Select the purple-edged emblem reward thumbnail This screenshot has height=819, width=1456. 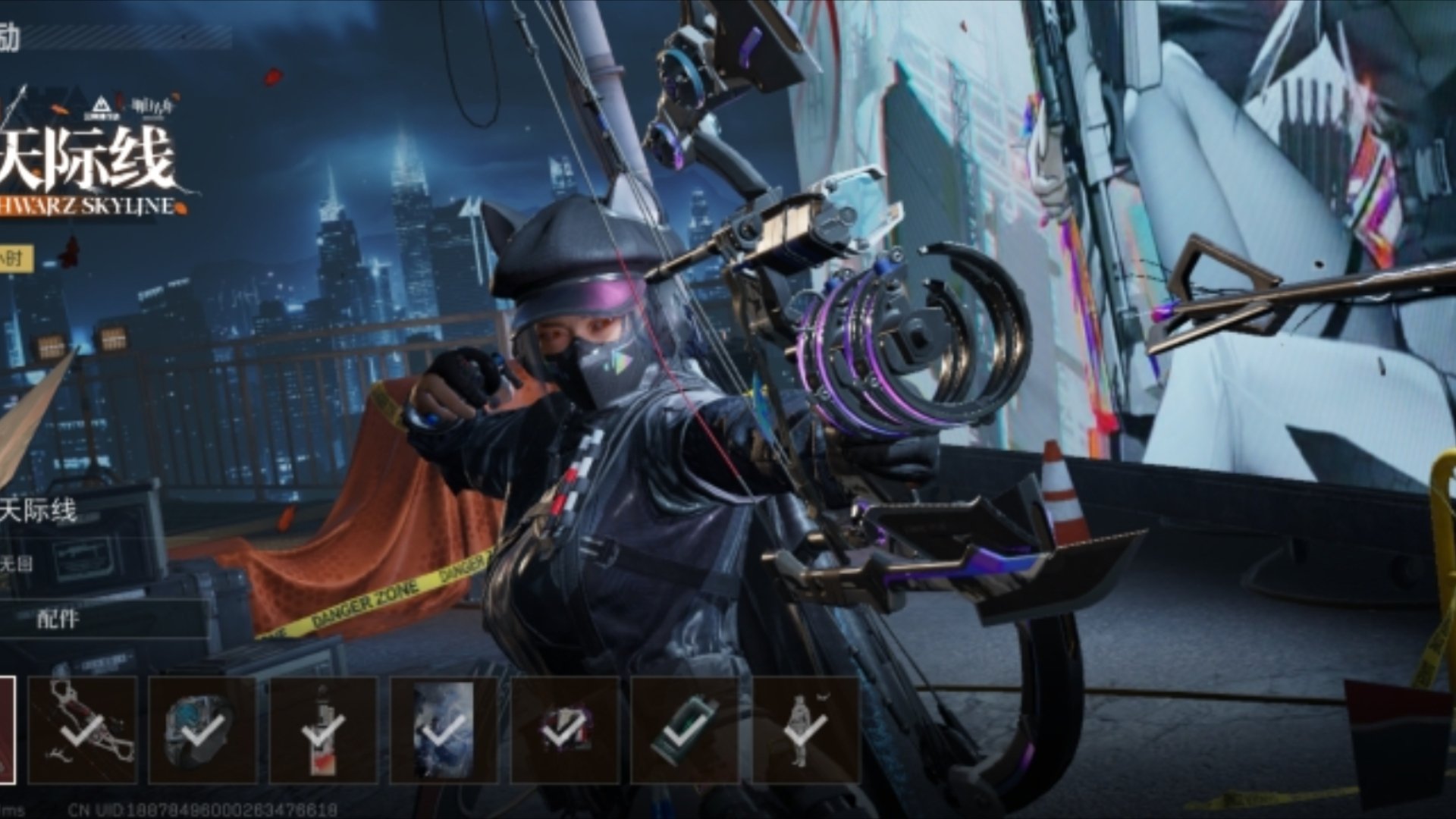(564, 730)
